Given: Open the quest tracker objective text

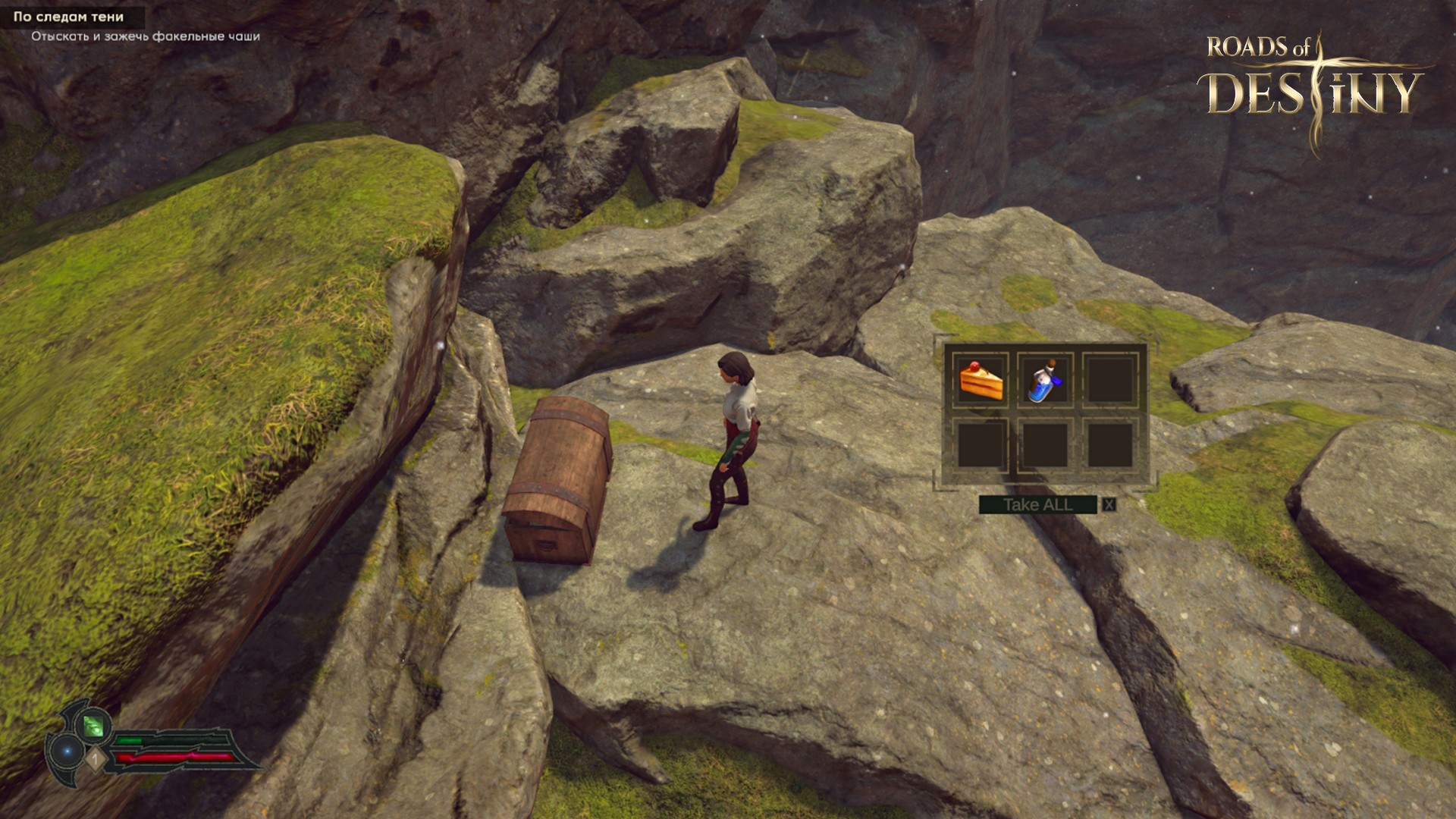Looking at the screenshot, I should tap(146, 36).
